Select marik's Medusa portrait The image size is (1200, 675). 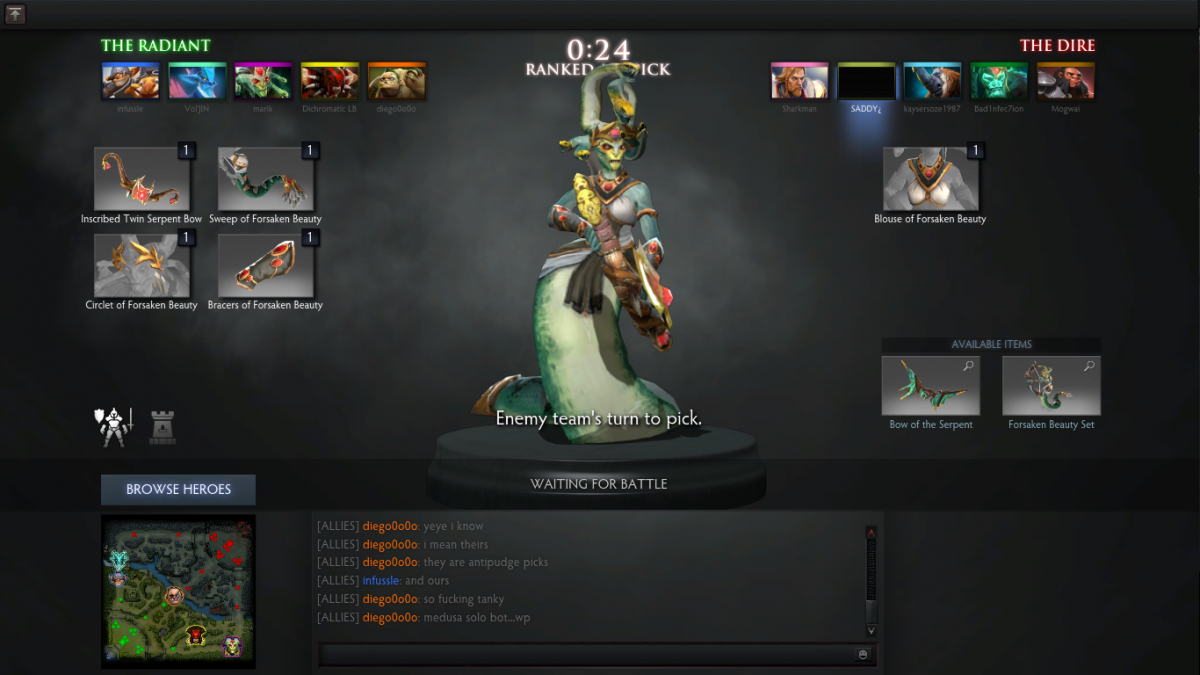(x=263, y=81)
